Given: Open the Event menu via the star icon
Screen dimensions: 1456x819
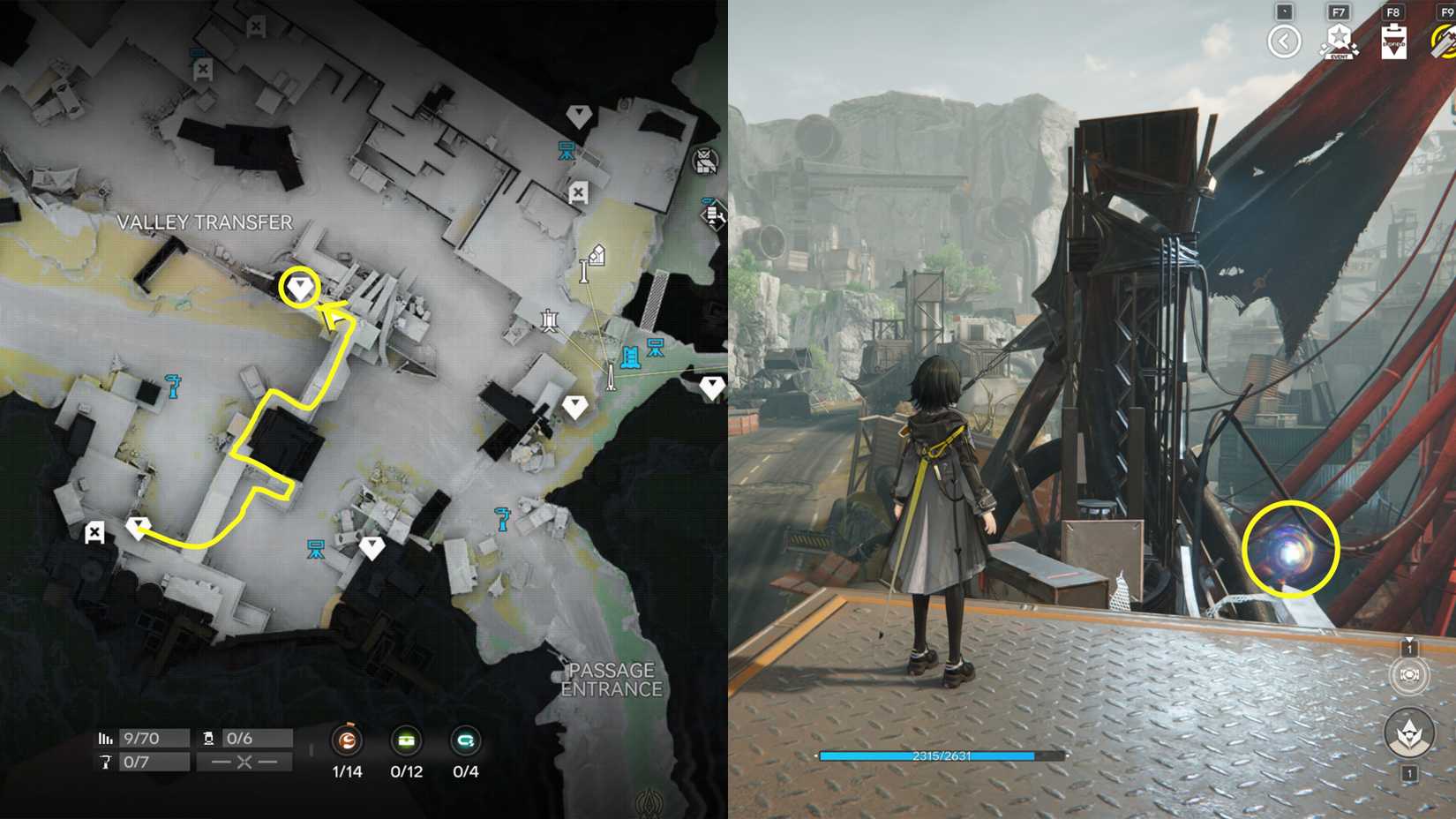Looking at the screenshot, I should 1338,35.
